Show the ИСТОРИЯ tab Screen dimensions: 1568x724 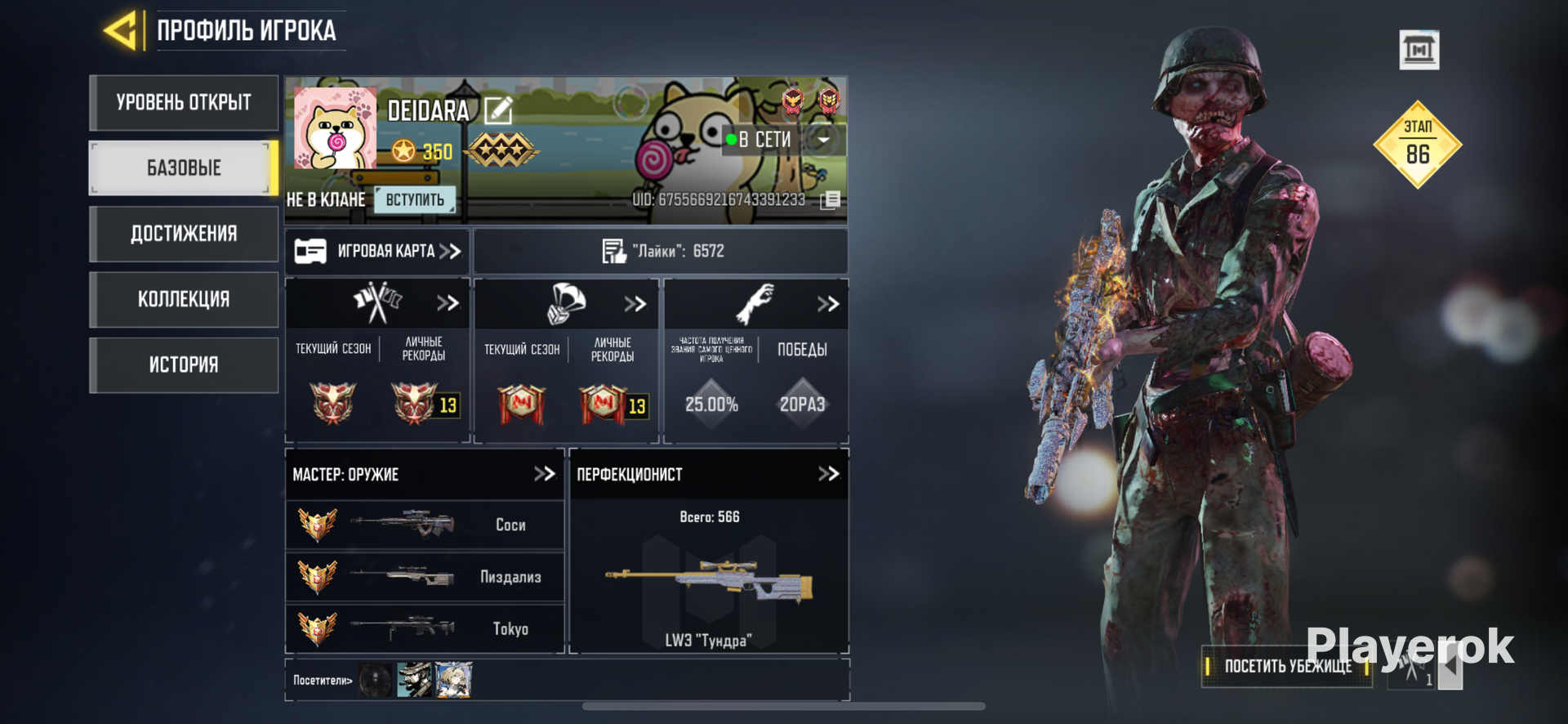[x=184, y=364]
